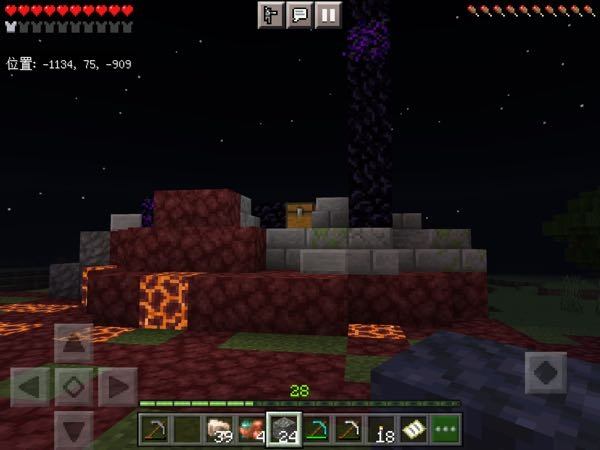The height and width of the screenshot is (450, 600).
Task: Tap the strafe left arrow
Action: (x=30, y=386)
